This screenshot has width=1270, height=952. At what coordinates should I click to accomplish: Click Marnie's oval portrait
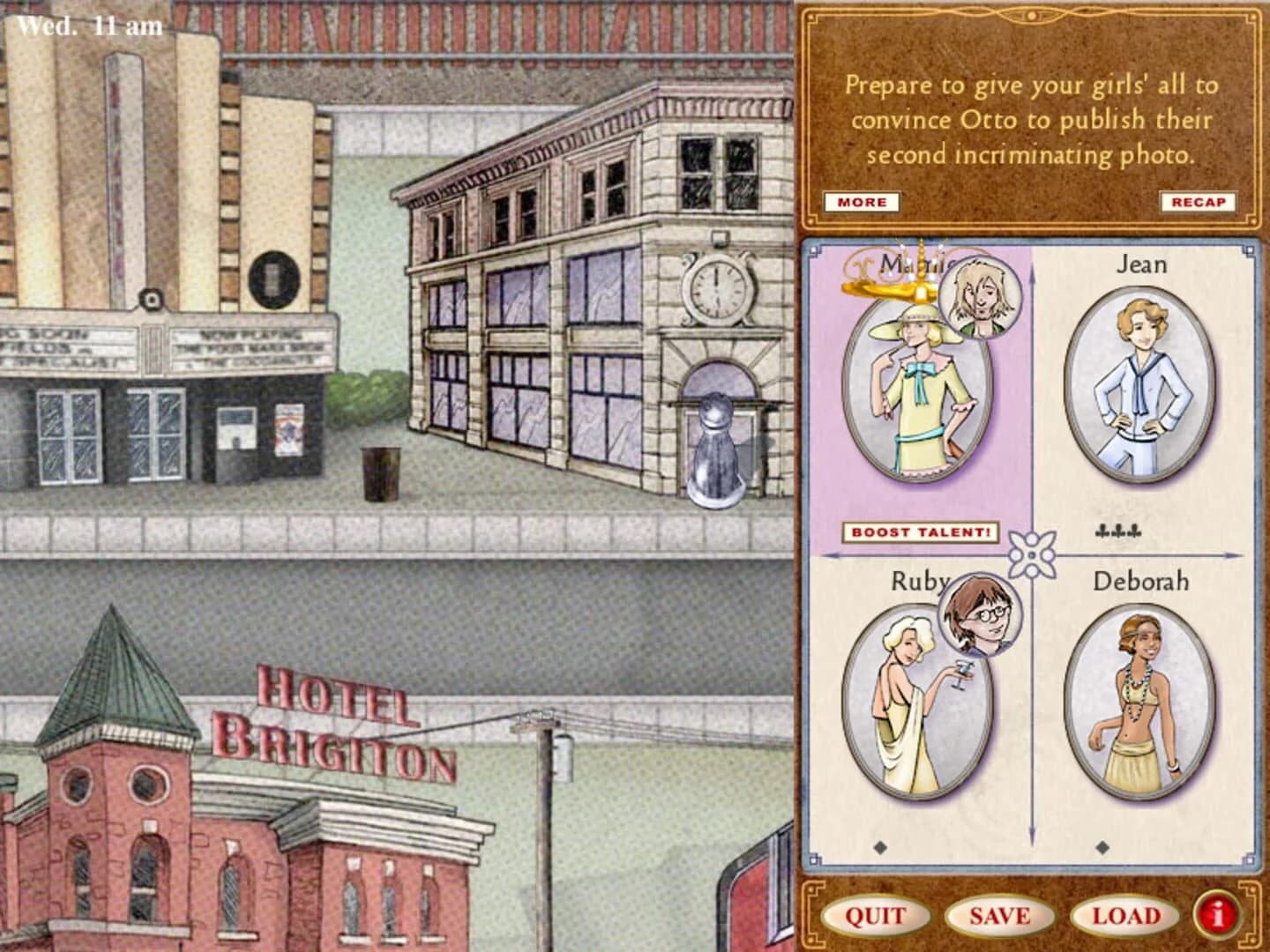coord(913,392)
